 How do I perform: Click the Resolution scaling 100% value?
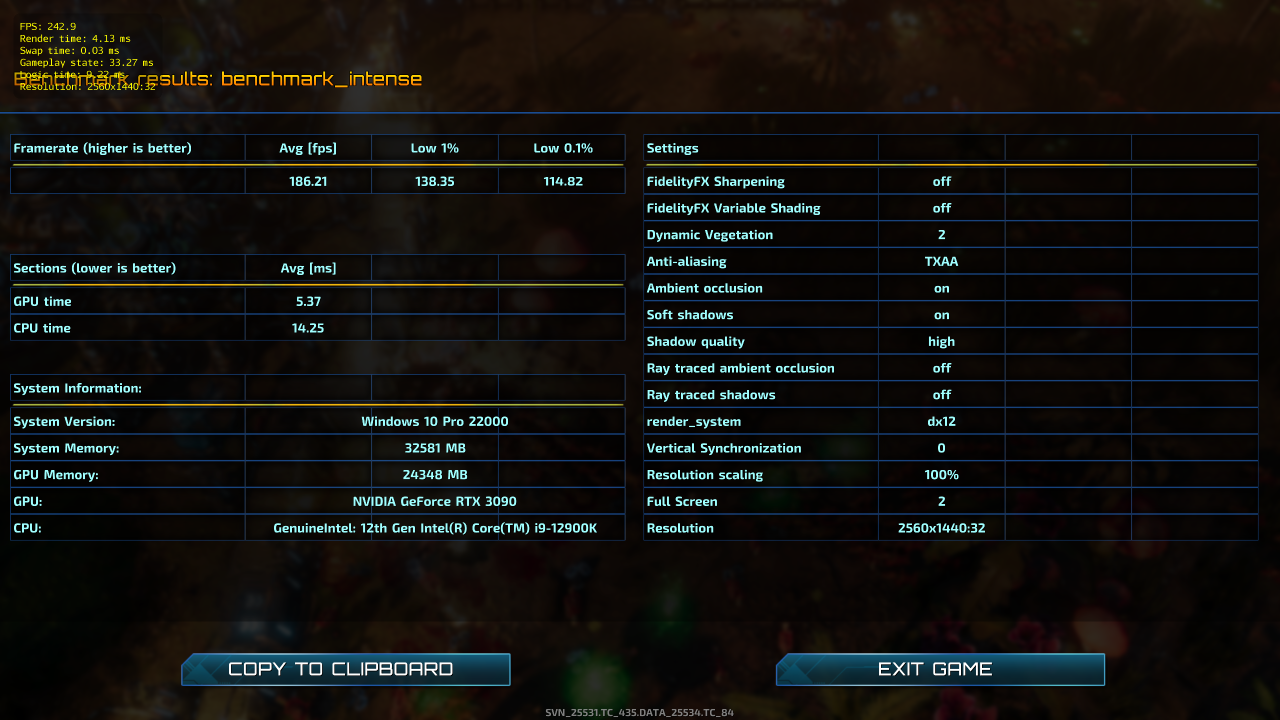pyautogui.click(x=941, y=474)
